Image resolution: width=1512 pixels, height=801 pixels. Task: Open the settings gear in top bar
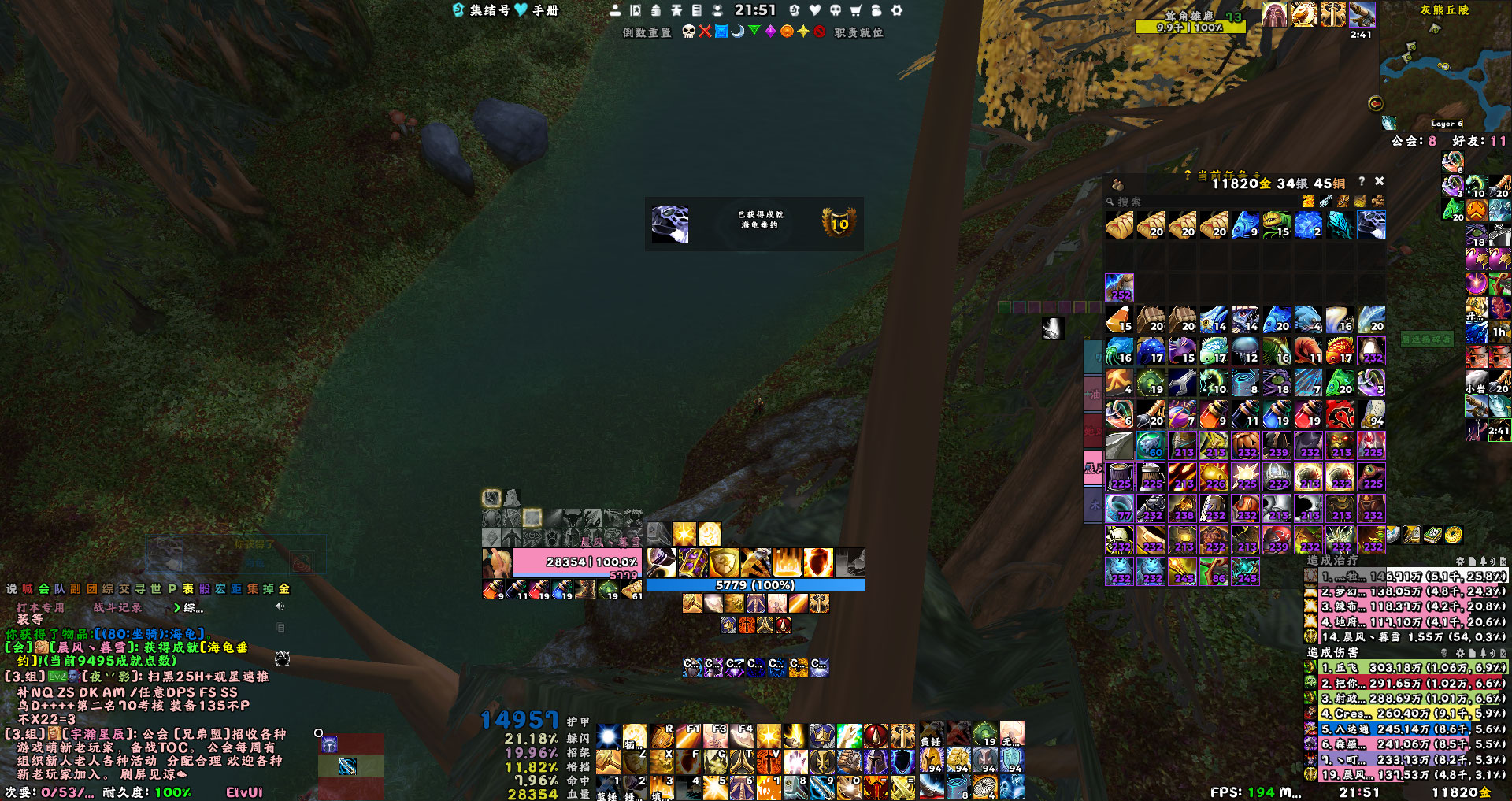(x=896, y=10)
